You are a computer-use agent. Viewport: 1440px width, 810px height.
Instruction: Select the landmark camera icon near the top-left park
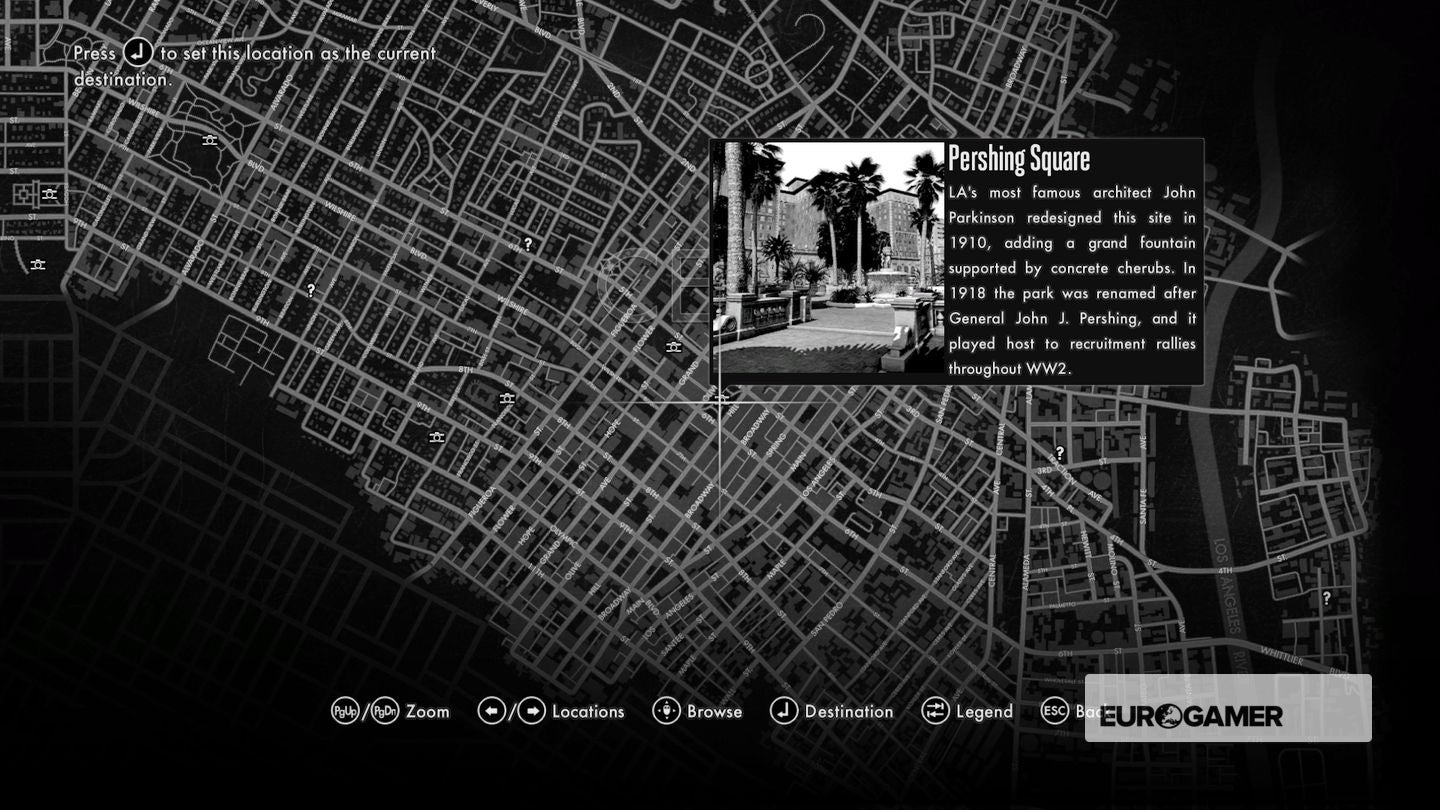pyautogui.click(x=210, y=140)
